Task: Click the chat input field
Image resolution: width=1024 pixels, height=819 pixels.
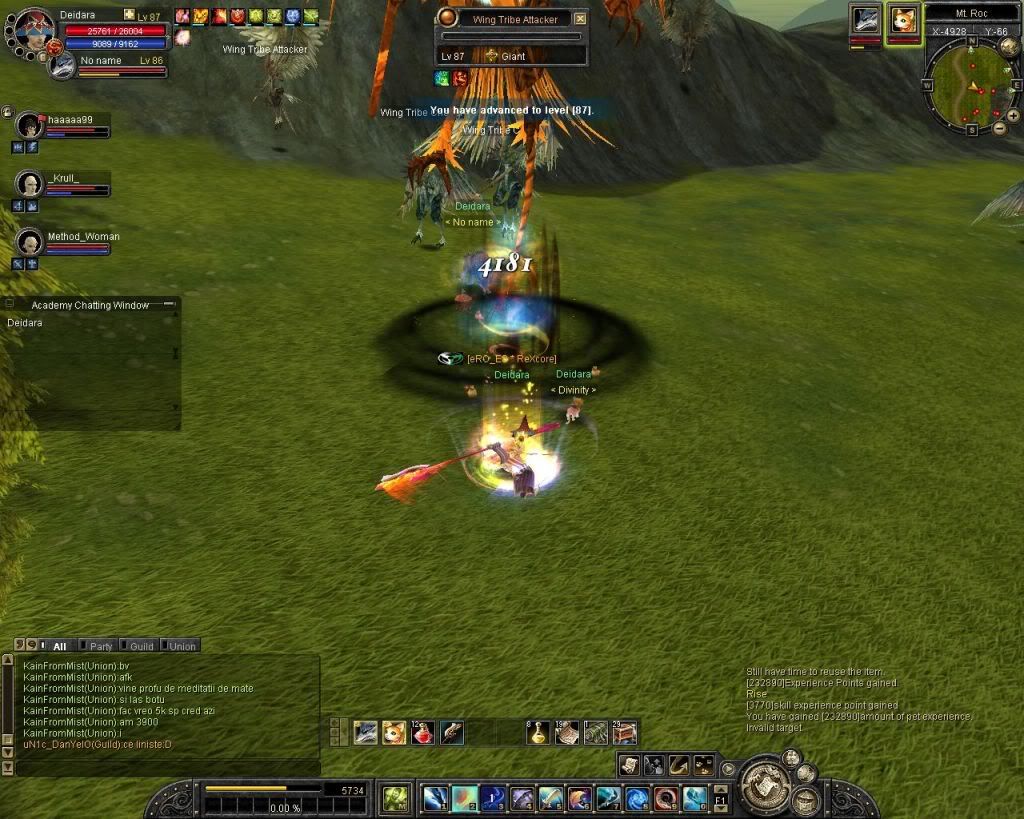Action: (x=165, y=767)
